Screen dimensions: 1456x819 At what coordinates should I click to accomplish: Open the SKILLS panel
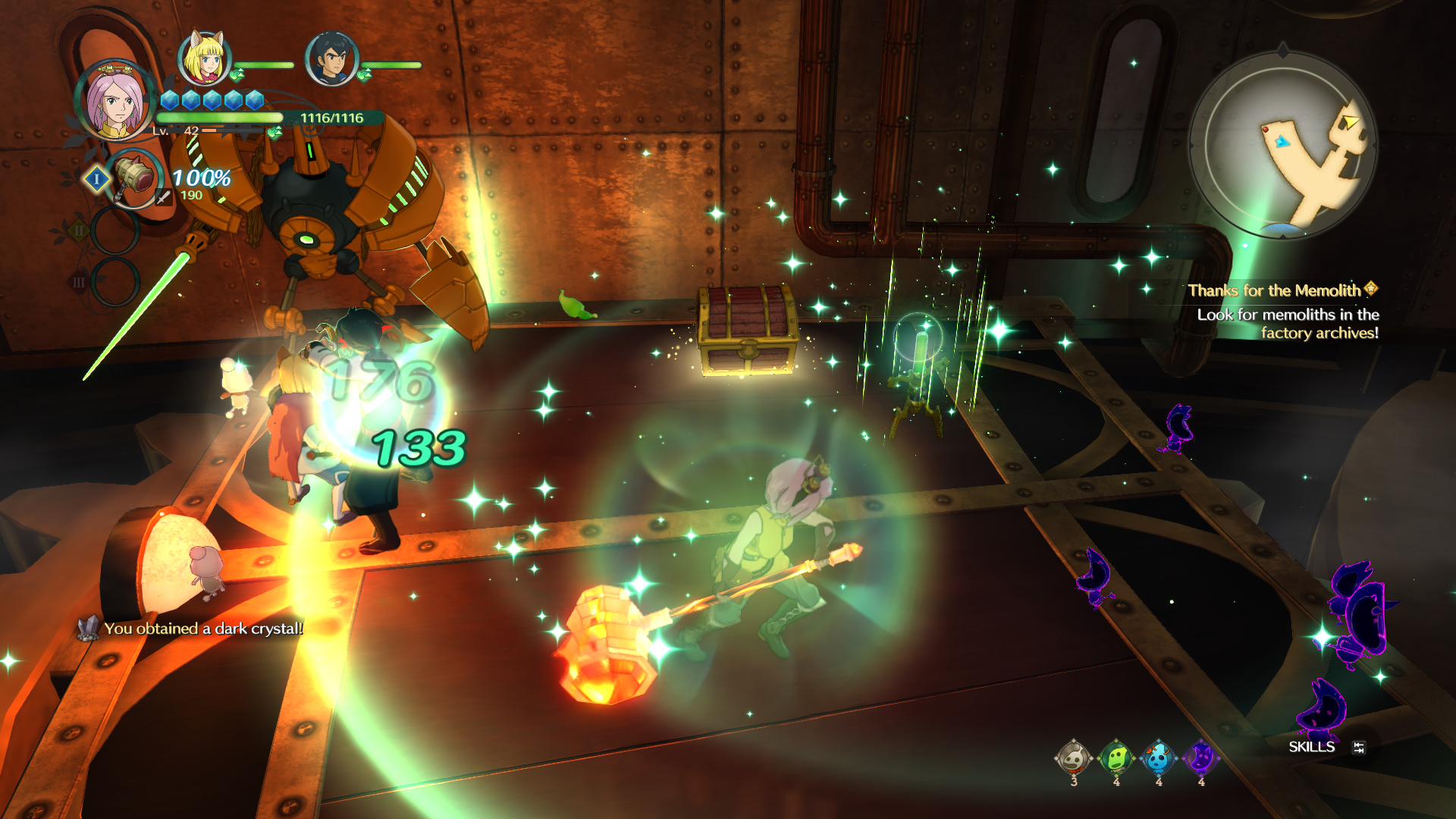coord(1312,747)
